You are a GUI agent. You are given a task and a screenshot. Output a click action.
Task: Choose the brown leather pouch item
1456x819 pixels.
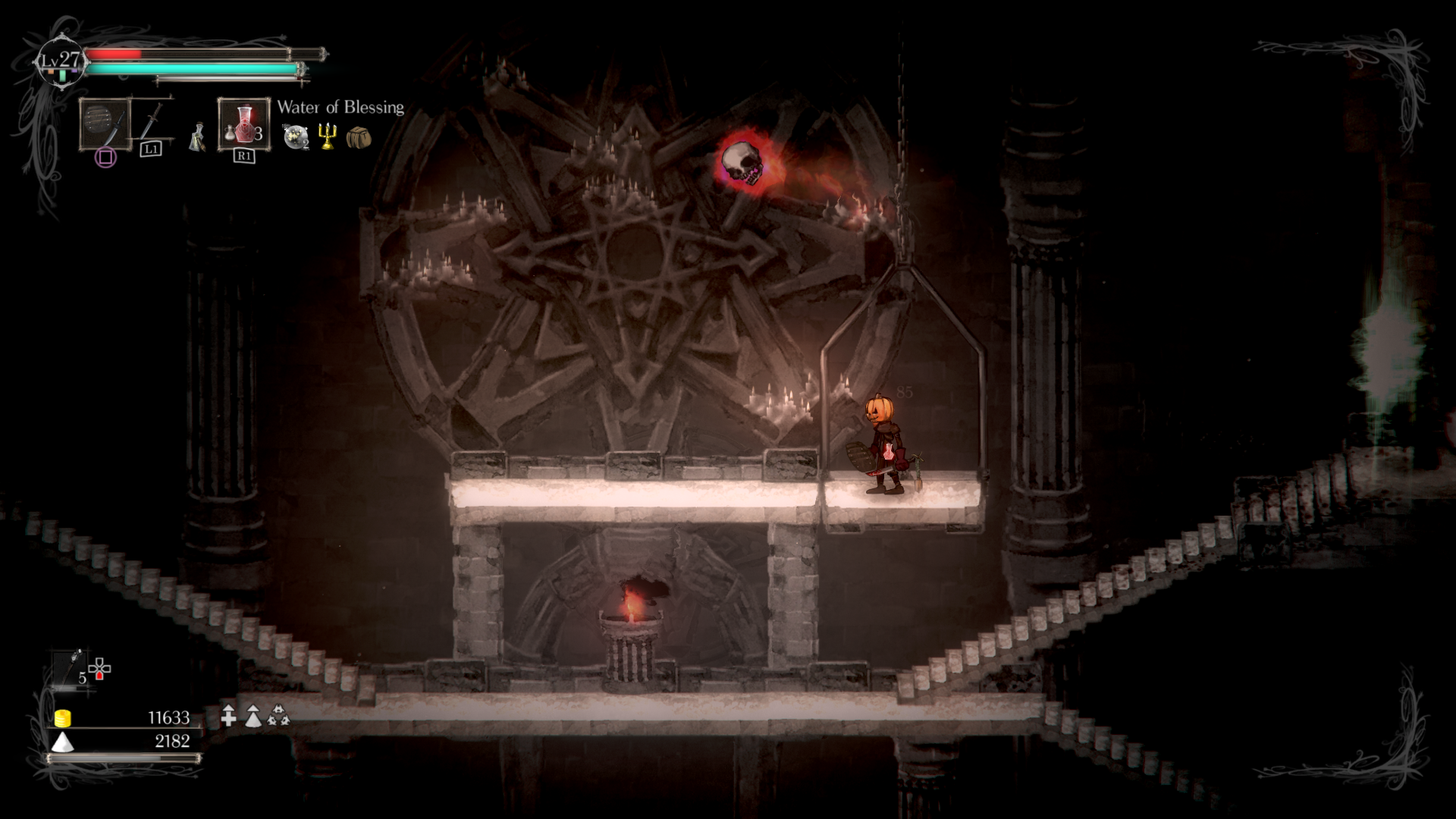(359, 137)
